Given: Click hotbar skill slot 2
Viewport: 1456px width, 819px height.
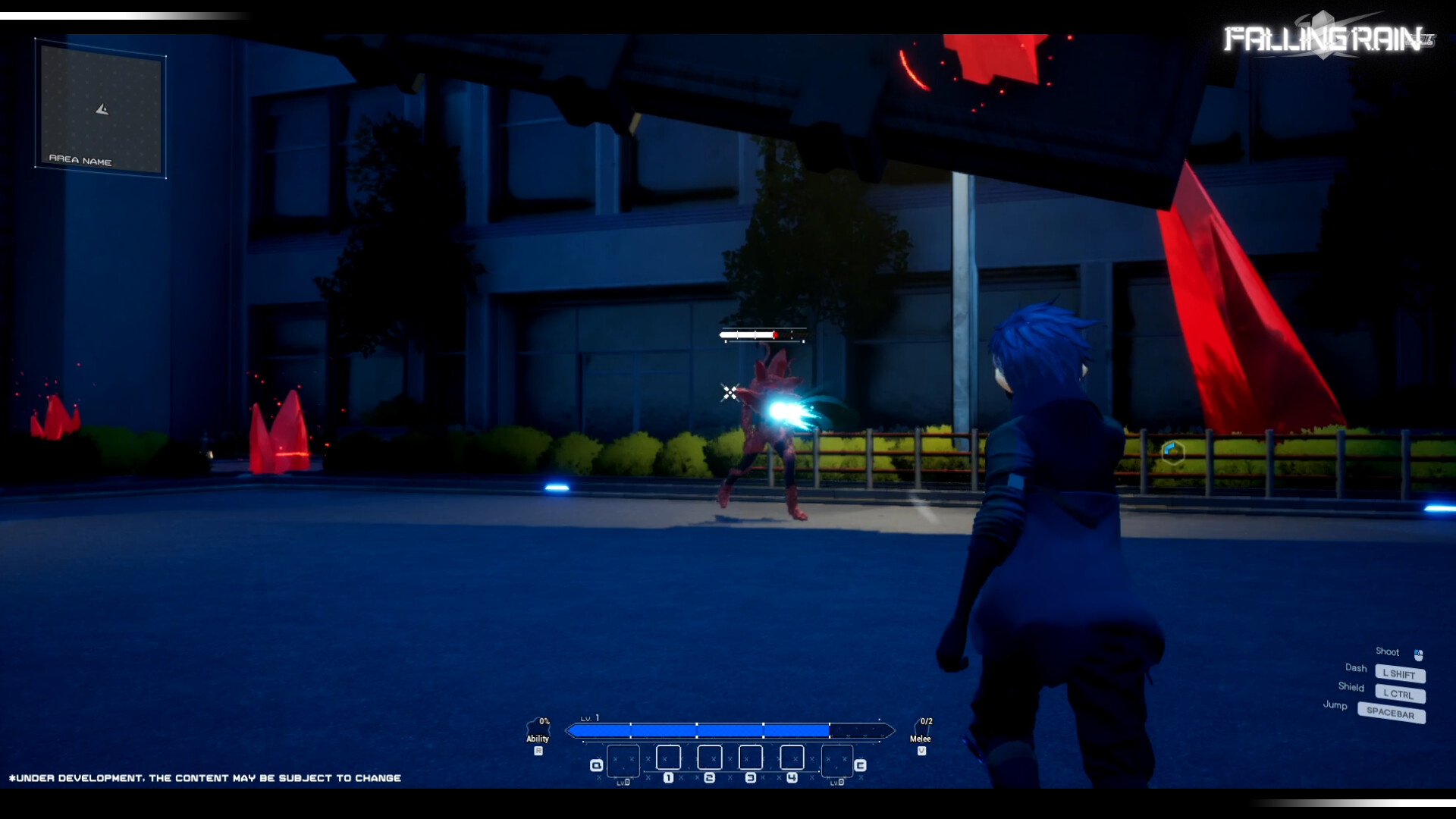Looking at the screenshot, I should click(710, 757).
